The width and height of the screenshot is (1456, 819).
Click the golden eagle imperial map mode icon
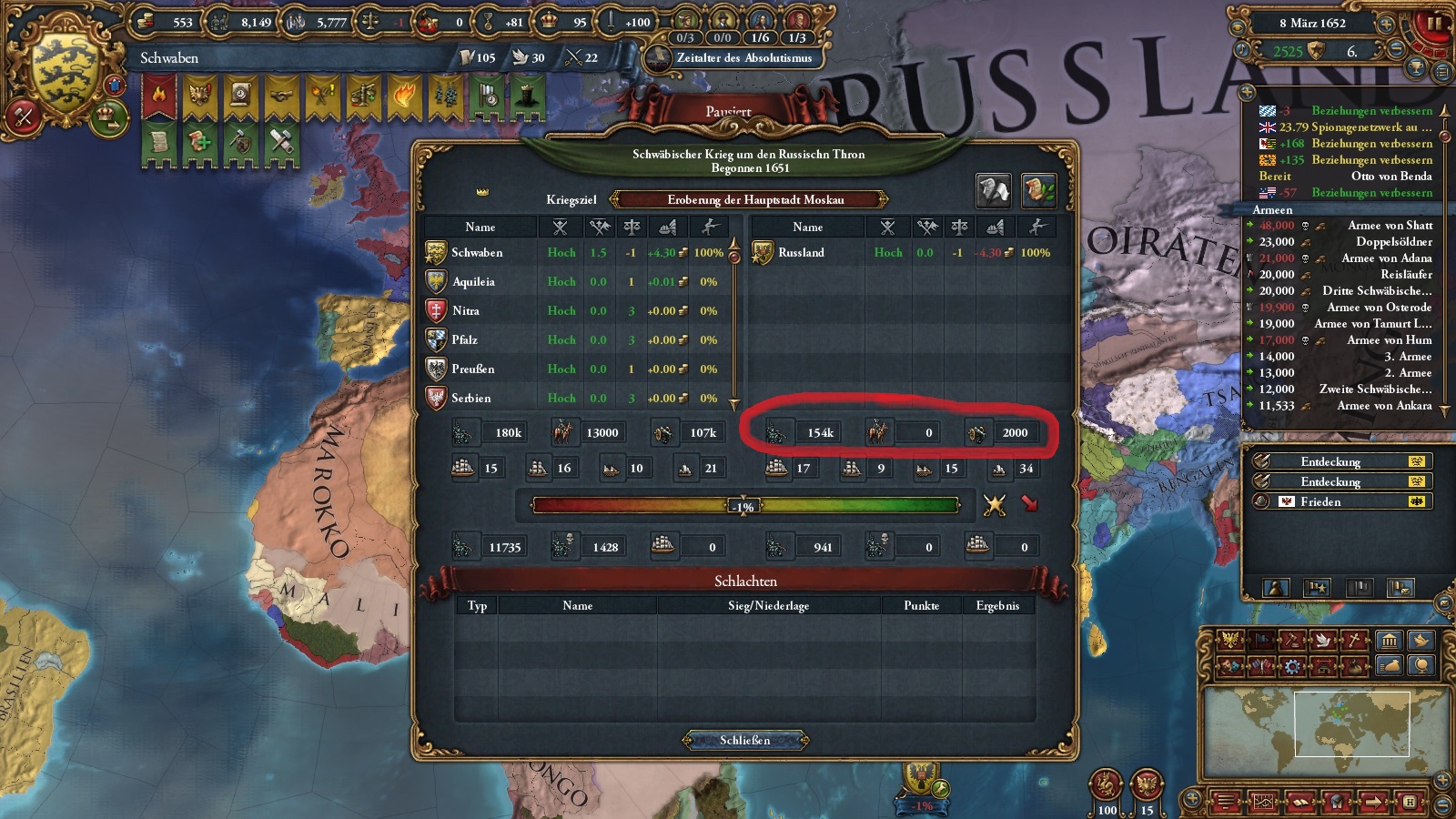[1229, 640]
